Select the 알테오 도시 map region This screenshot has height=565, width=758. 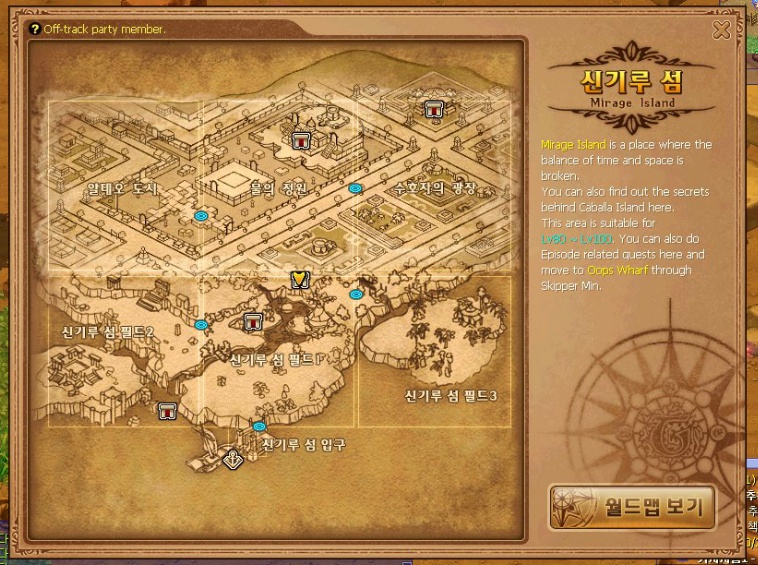point(123,188)
